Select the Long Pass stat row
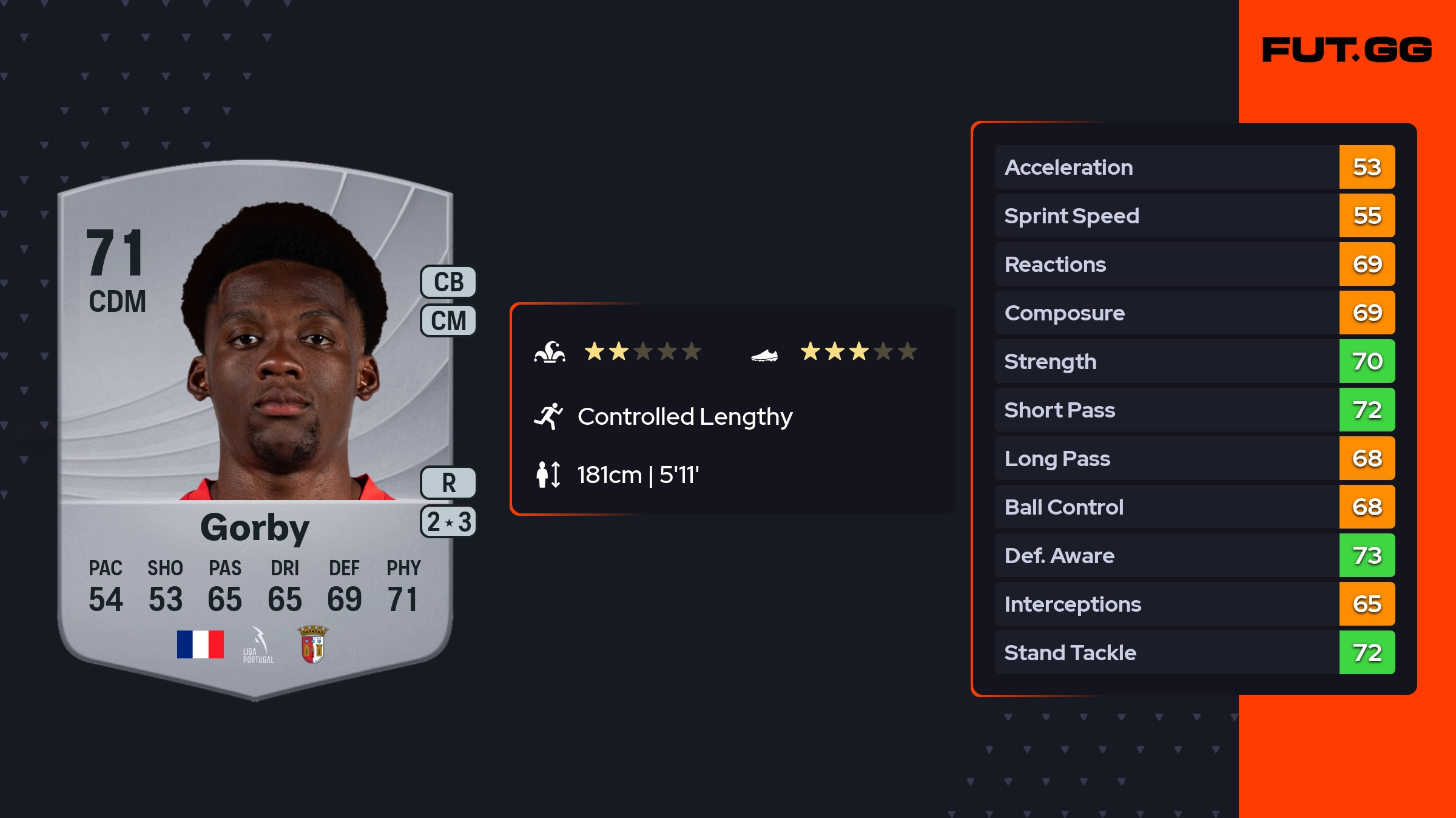Screen dimensions: 1456x818 (1194, 458)
